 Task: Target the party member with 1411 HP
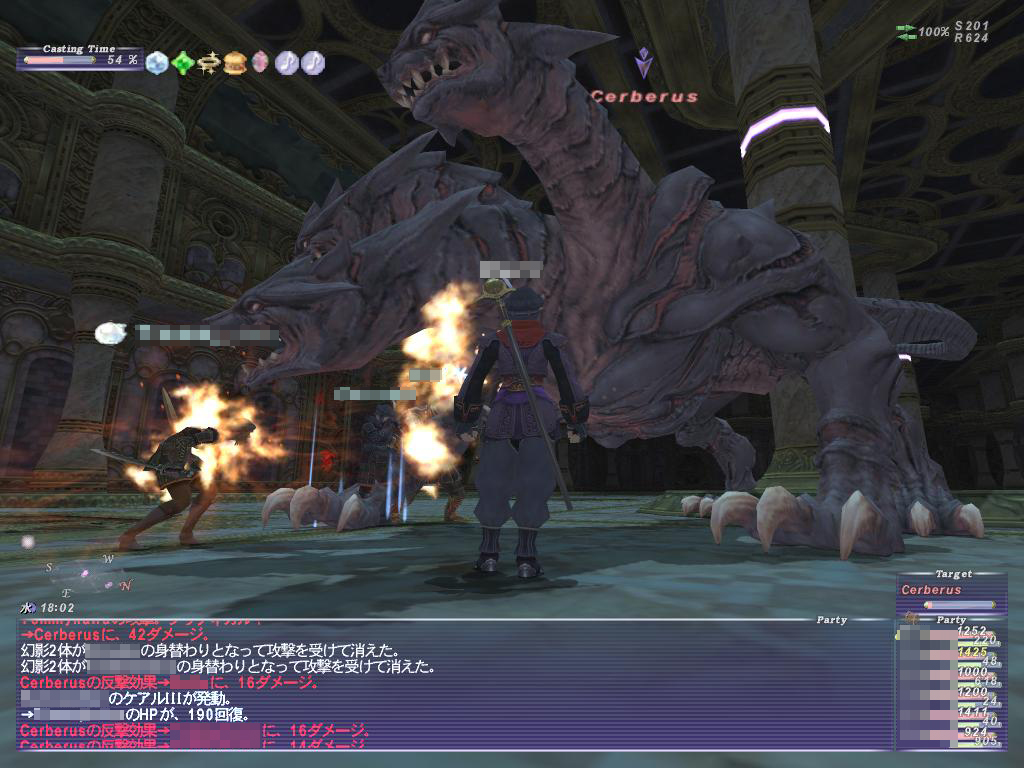pos(947,715)
